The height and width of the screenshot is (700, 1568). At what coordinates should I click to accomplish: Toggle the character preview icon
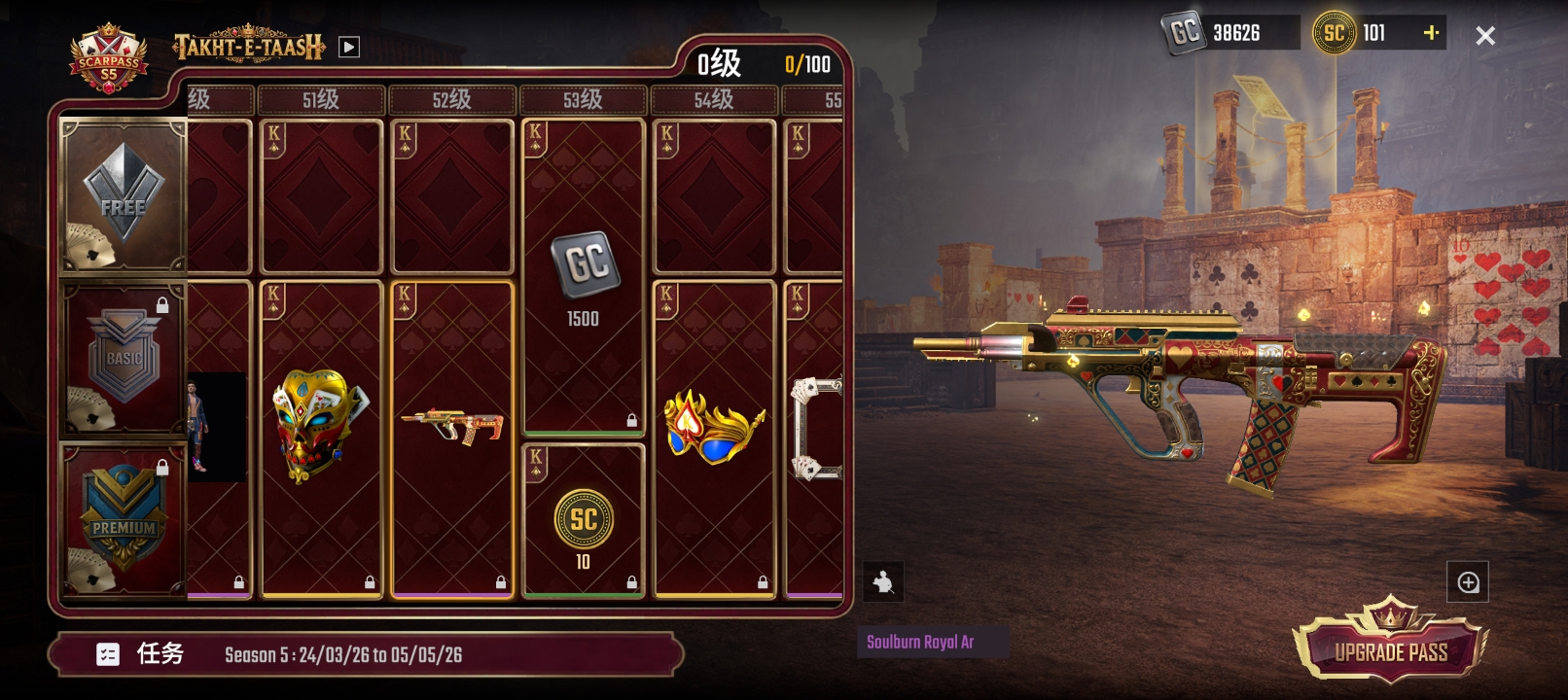point(883,582)
